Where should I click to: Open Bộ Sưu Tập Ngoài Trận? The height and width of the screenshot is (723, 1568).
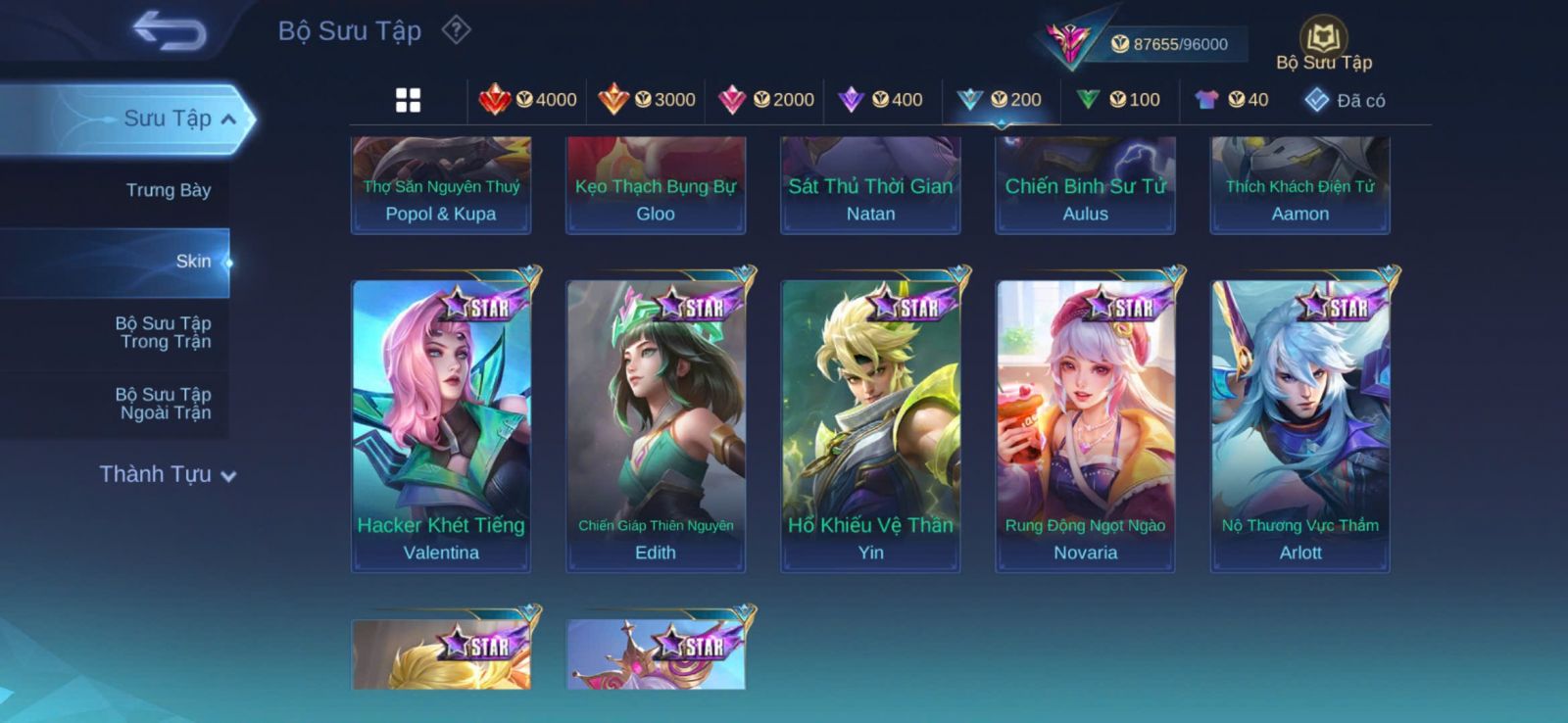(164, 404)
